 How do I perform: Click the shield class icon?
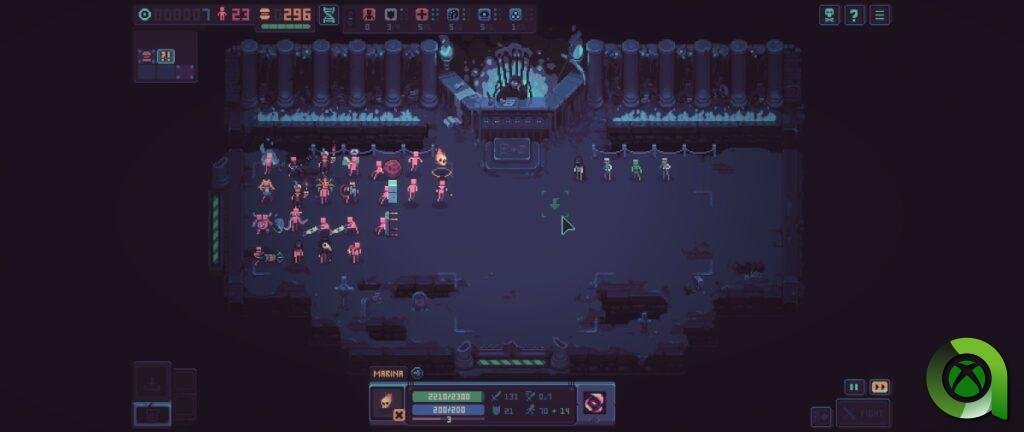(x=392, y=15)
